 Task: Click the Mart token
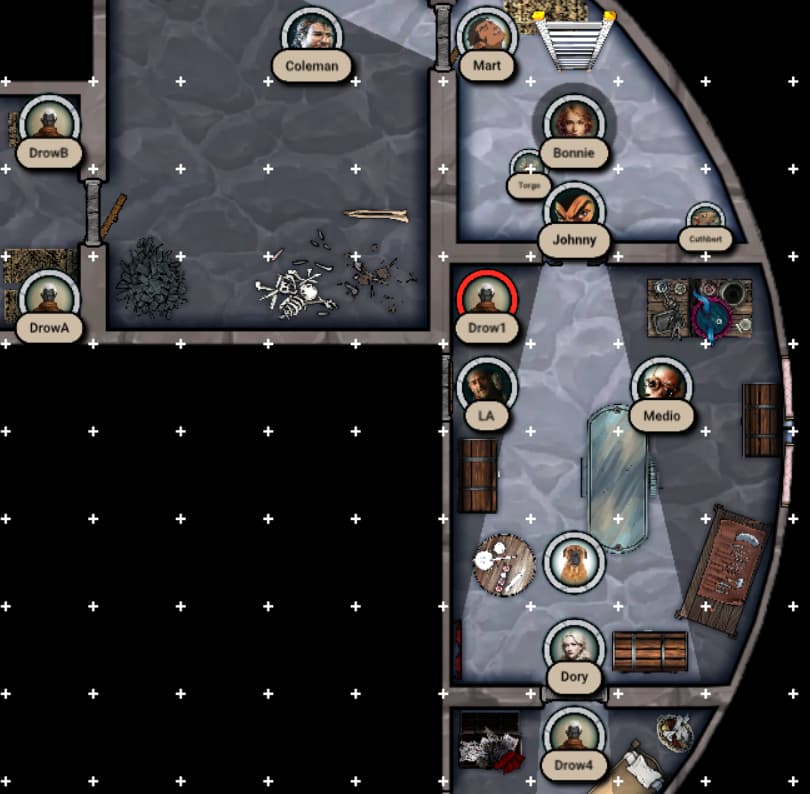click(x=486, y=36)
